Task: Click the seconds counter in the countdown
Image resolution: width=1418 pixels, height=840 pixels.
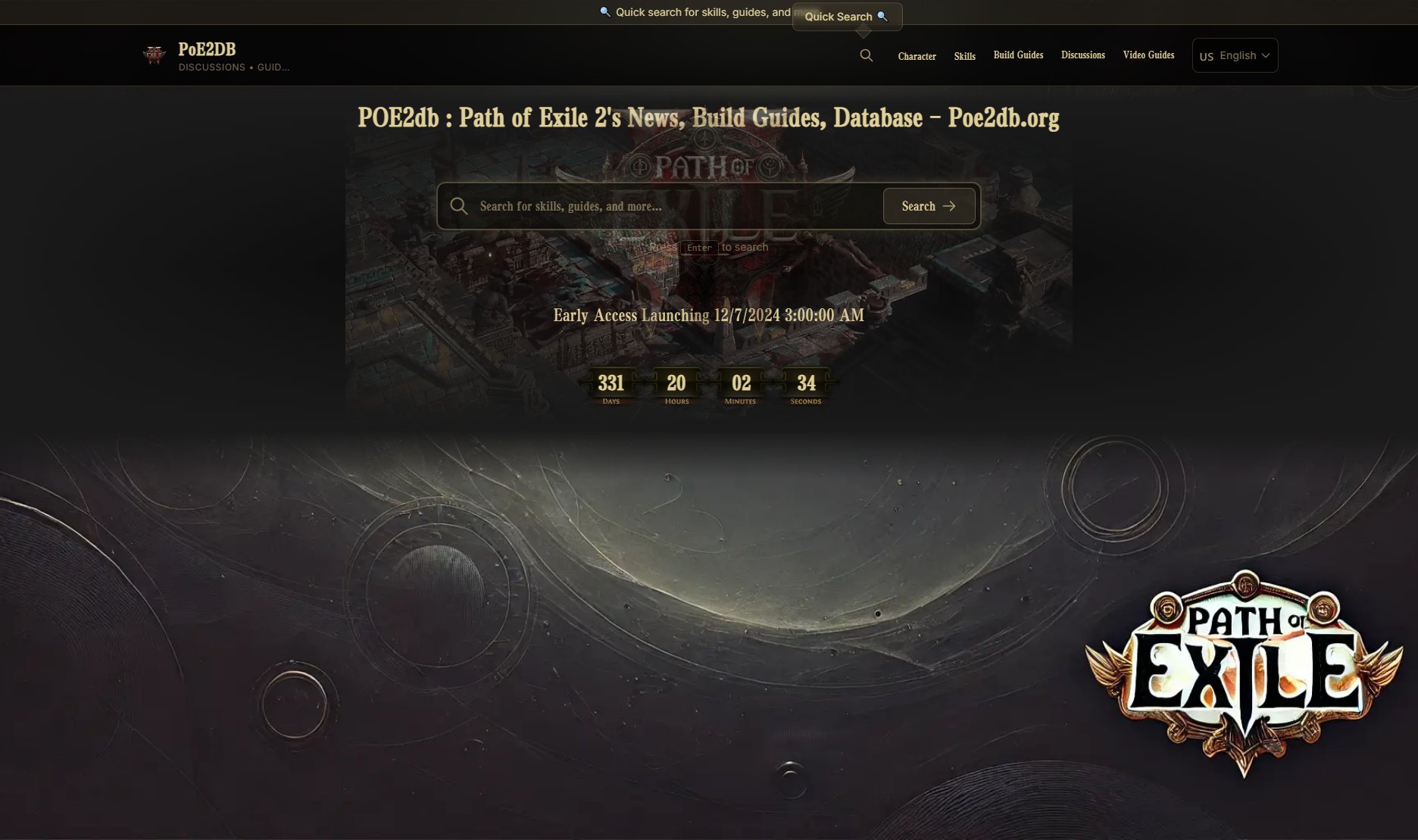Action: point(806,386)
